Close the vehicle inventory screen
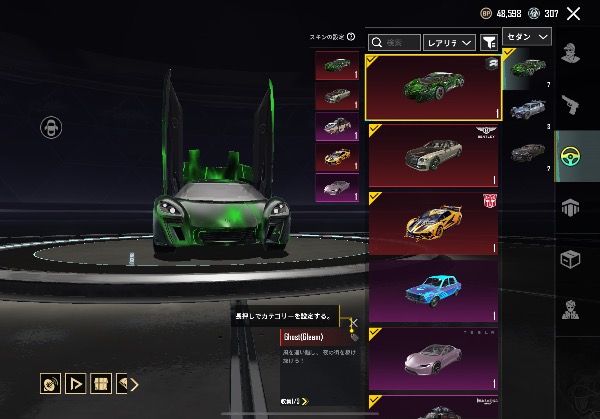This screenshot has width=600, height=419. coord(573,14)
